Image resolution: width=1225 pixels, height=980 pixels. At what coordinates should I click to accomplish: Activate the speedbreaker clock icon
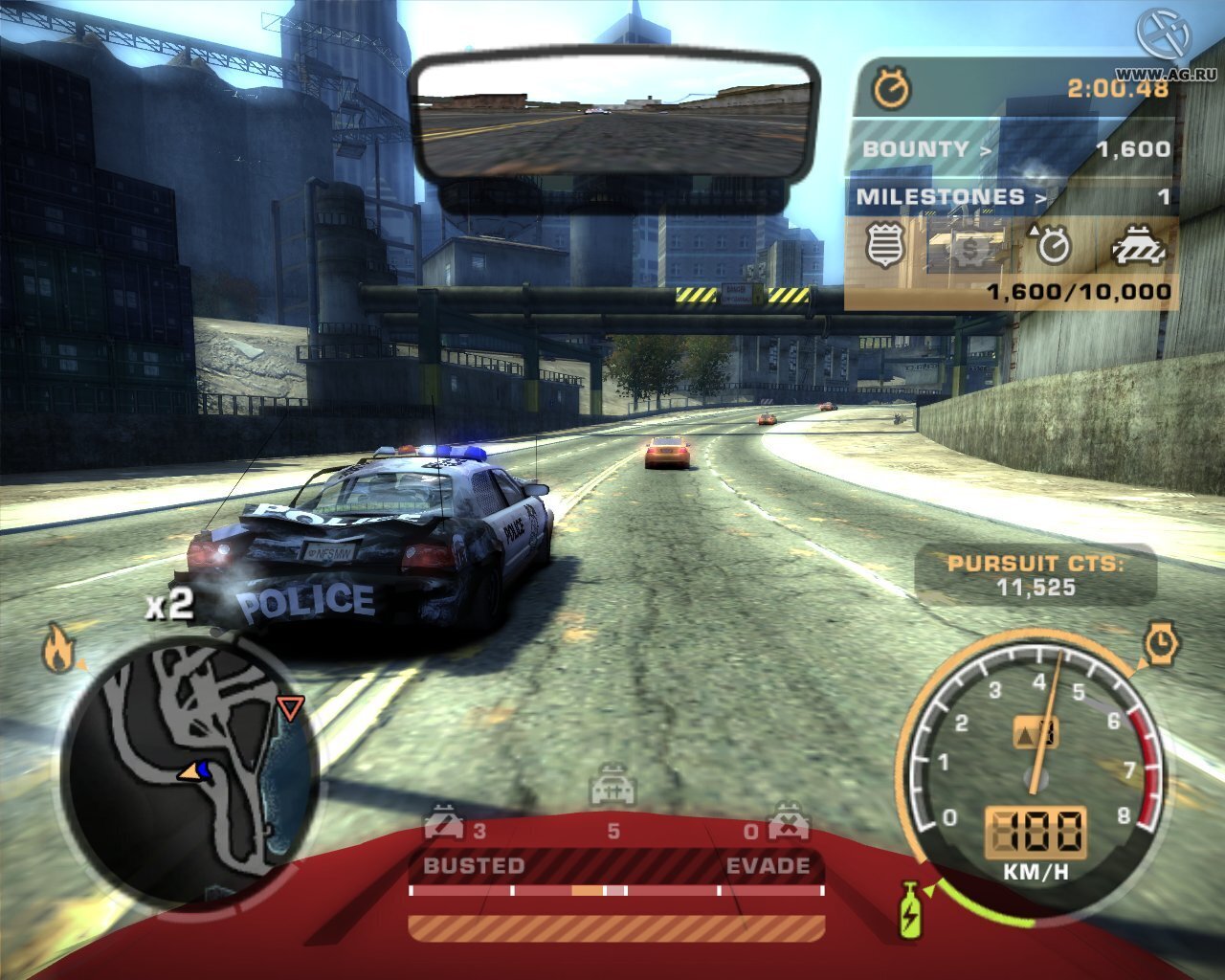1161,643
